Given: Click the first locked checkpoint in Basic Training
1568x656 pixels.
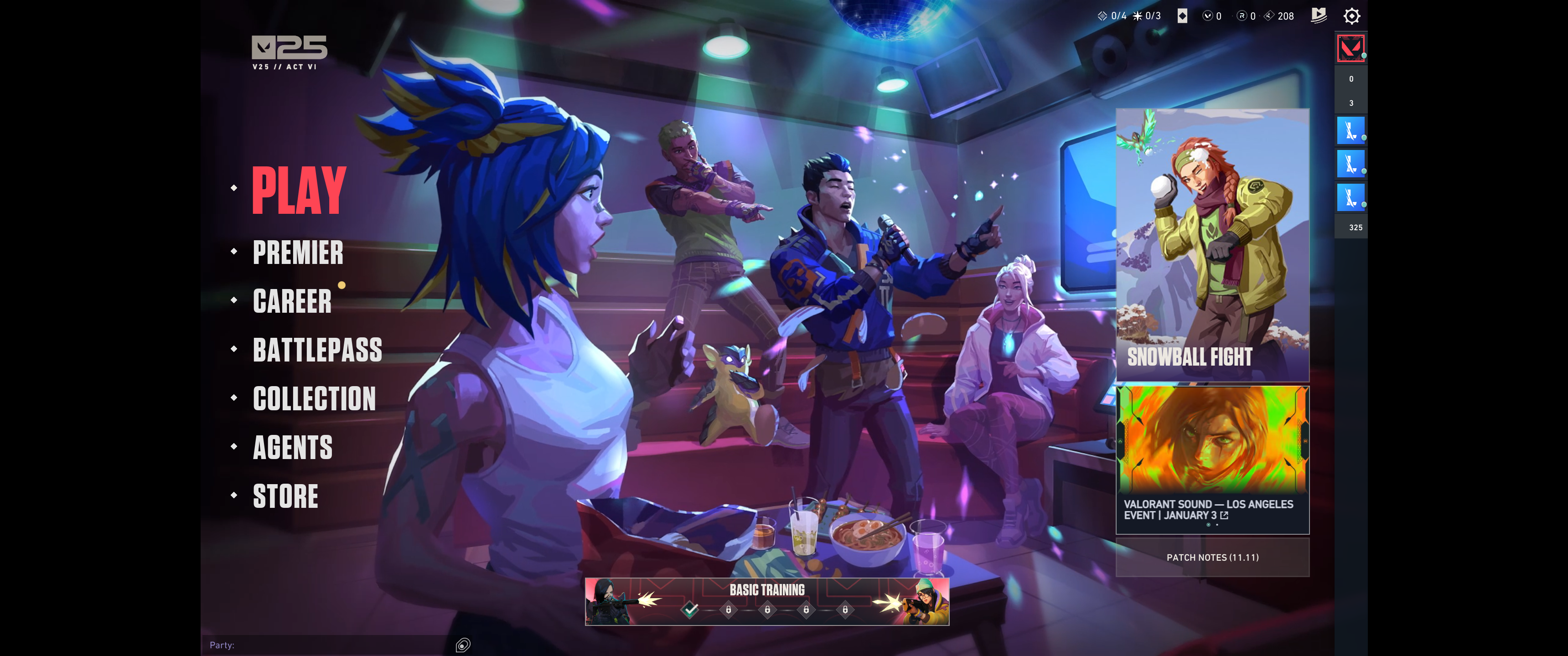Looking at the screenshot, I should click(729, 609).
